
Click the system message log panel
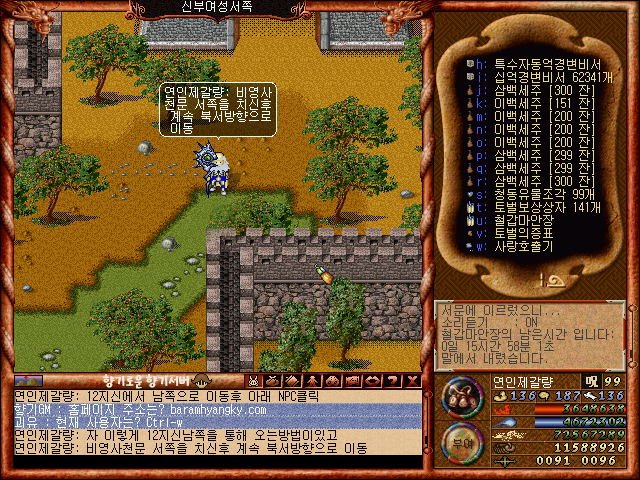coord(530,335)
